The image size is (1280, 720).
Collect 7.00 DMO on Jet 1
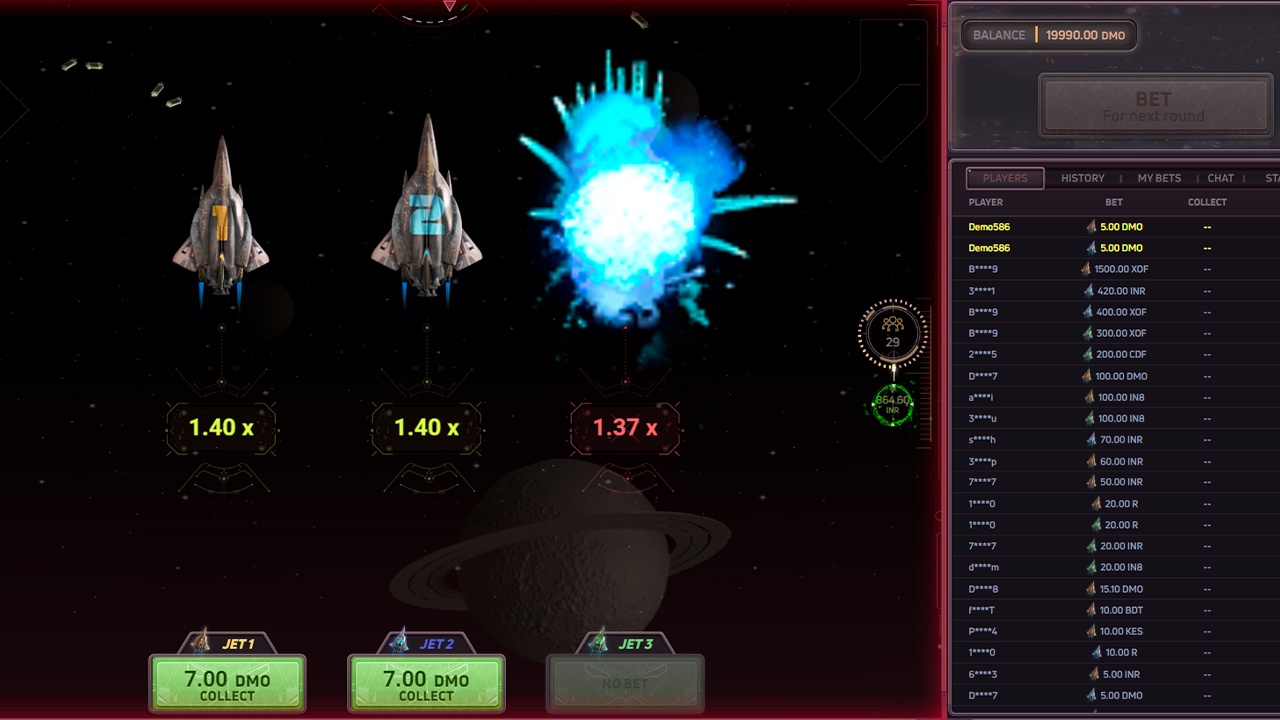(x=227, y=684)
